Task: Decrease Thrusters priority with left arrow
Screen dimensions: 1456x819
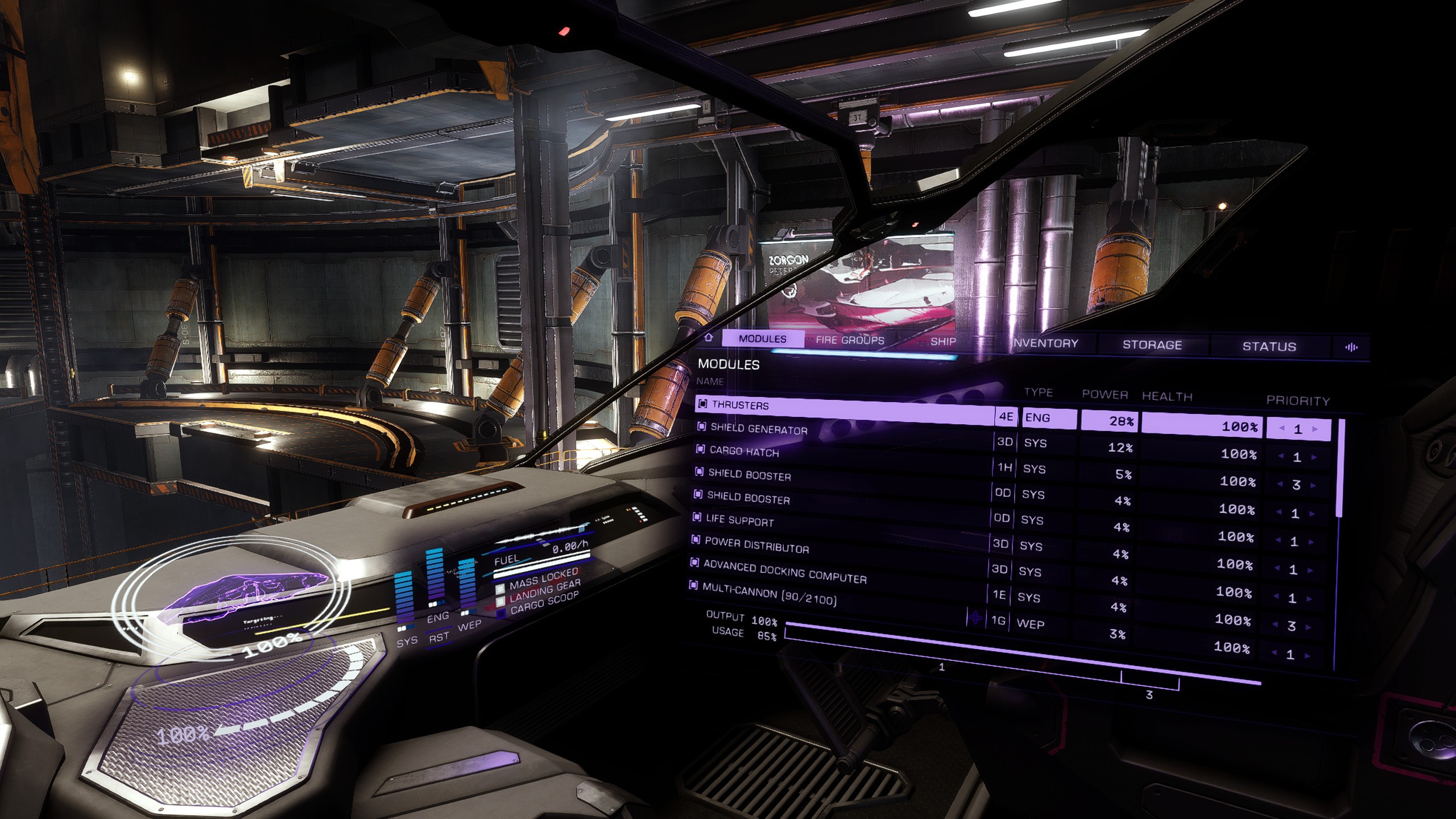Action: (1282, 428)
